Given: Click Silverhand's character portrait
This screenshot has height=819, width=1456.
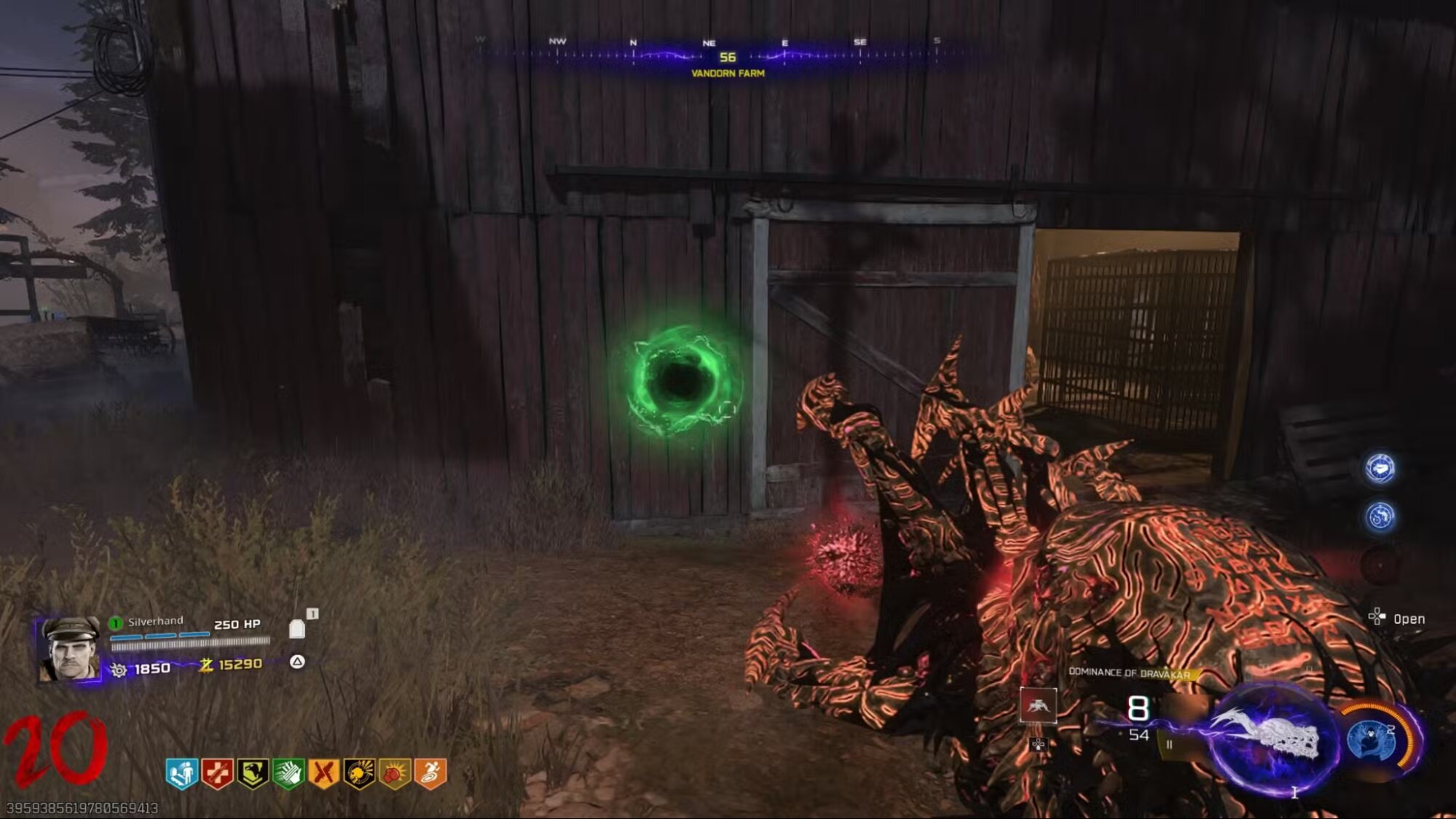Looking at the screenshot, I should (71, 649).
